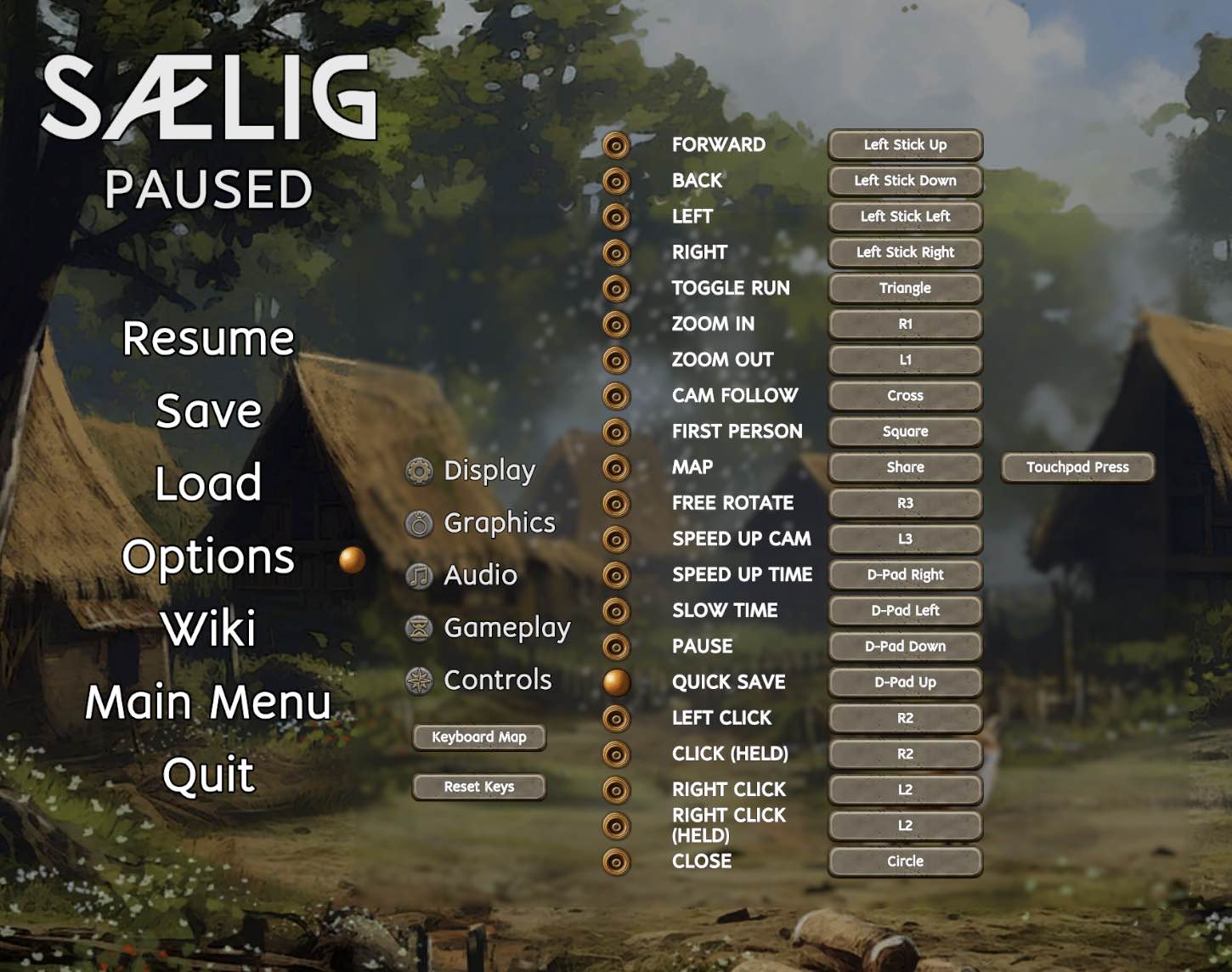Screen dimensions: 1232x972
Task: Change the Toggle Run binding Triangle
Action: click(x=905, y=288)
